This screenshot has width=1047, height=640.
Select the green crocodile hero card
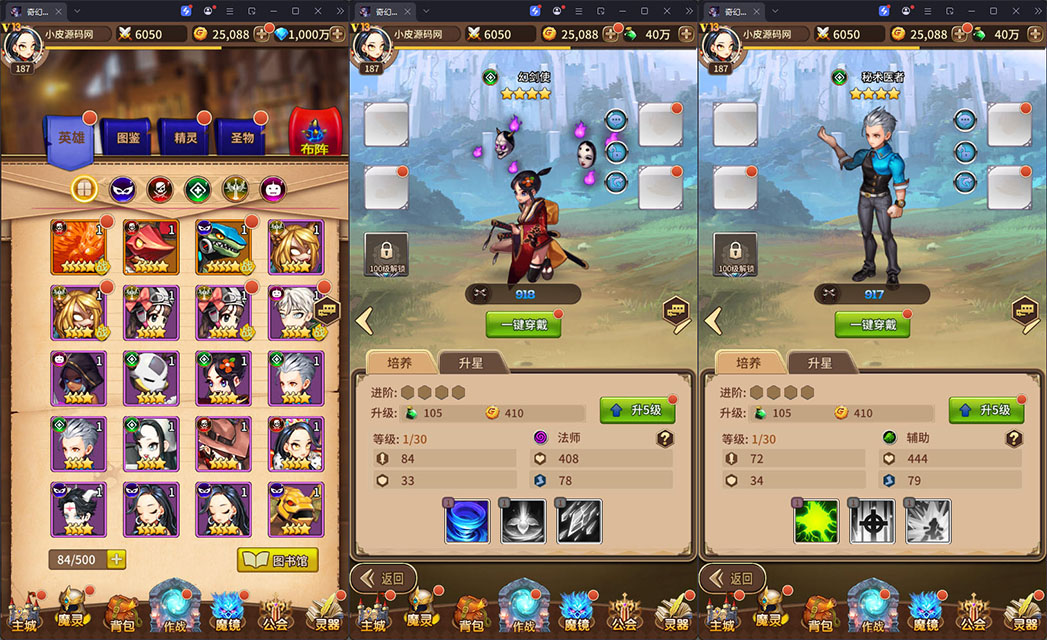pos(223,247)
